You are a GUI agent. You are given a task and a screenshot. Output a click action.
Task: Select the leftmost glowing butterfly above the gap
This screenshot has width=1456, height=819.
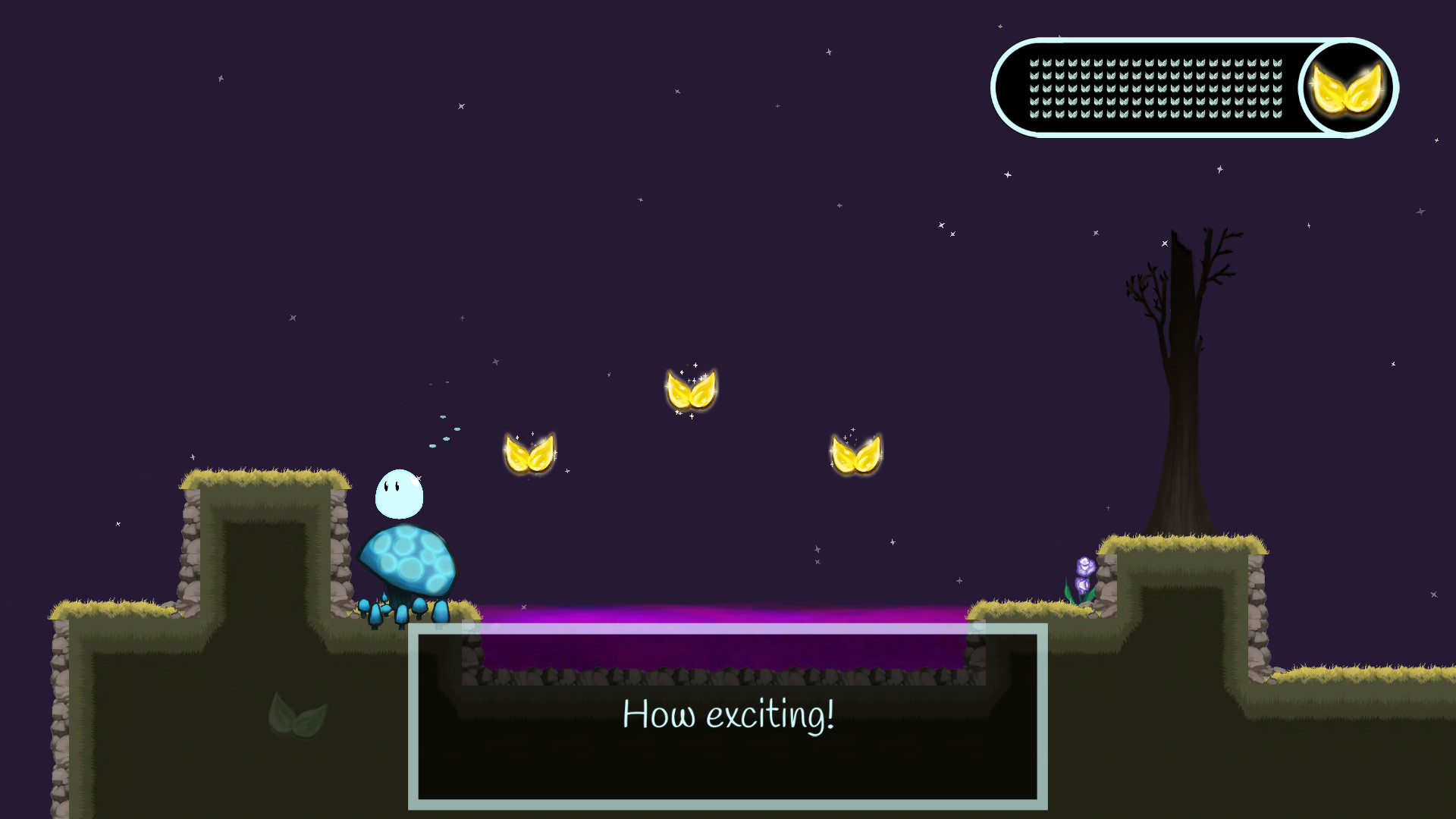(531, 453)
